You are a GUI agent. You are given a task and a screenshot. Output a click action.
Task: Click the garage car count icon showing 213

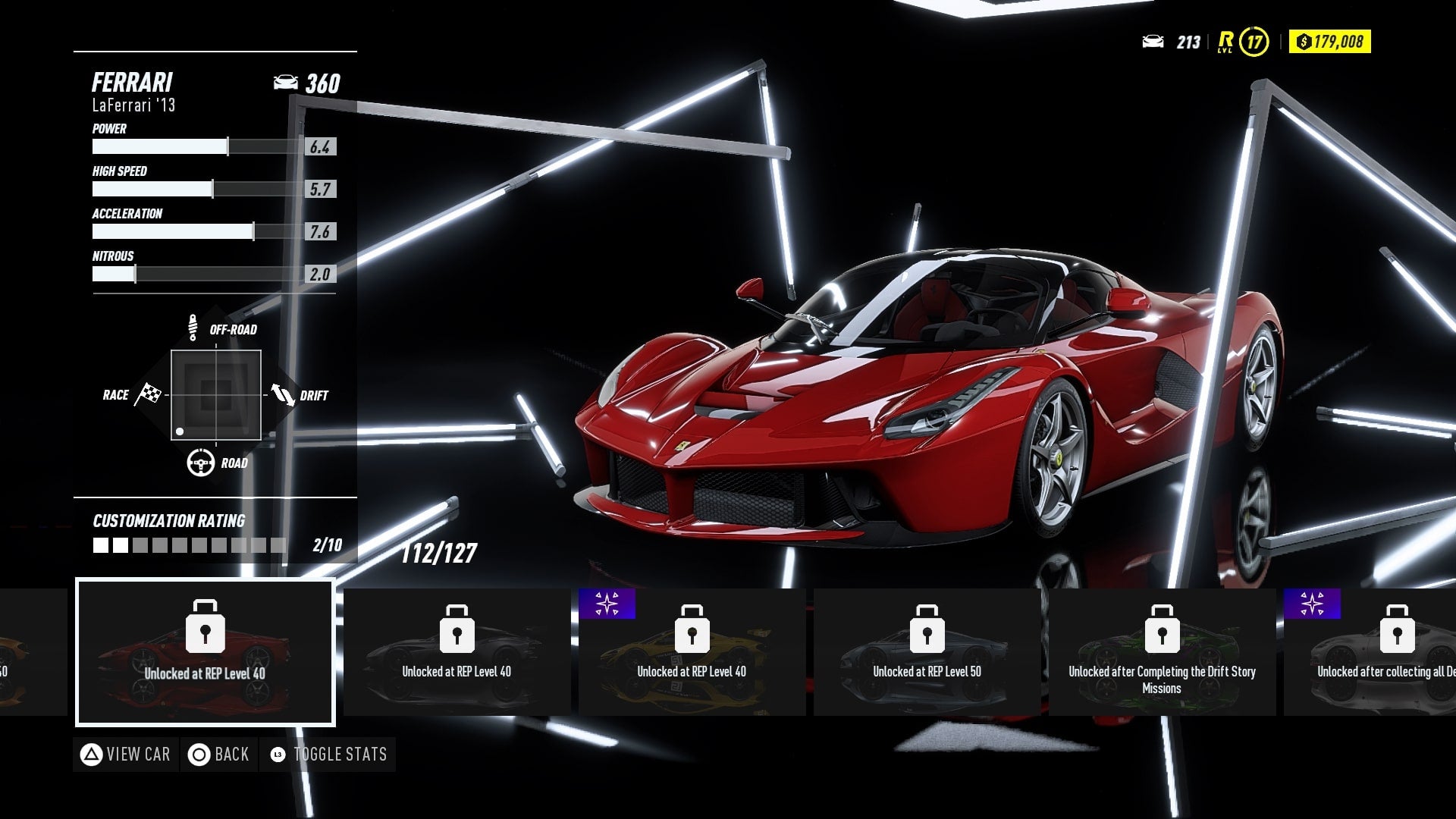click(1155, 43)
